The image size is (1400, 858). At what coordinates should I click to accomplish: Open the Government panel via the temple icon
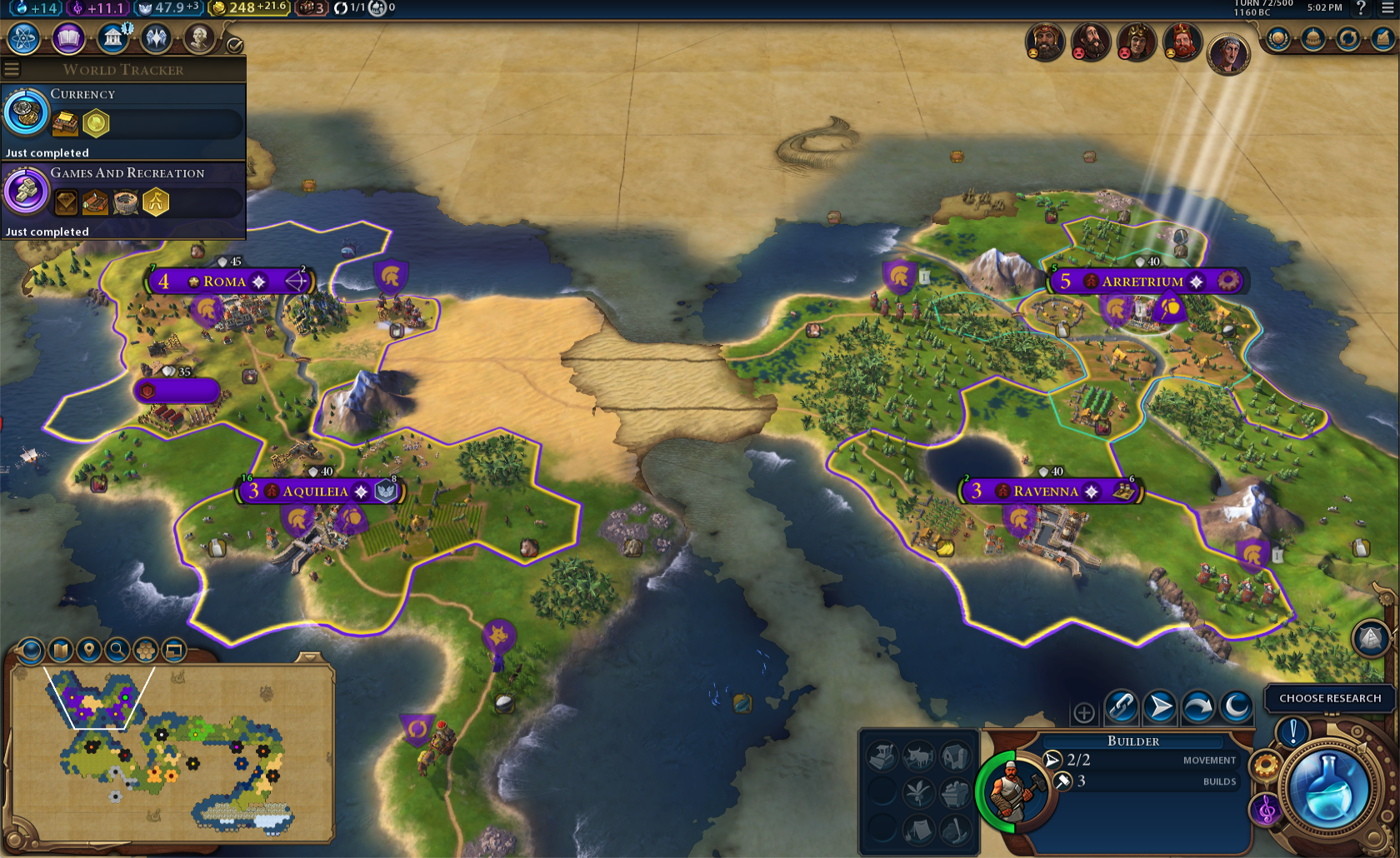tap(112, 38)
